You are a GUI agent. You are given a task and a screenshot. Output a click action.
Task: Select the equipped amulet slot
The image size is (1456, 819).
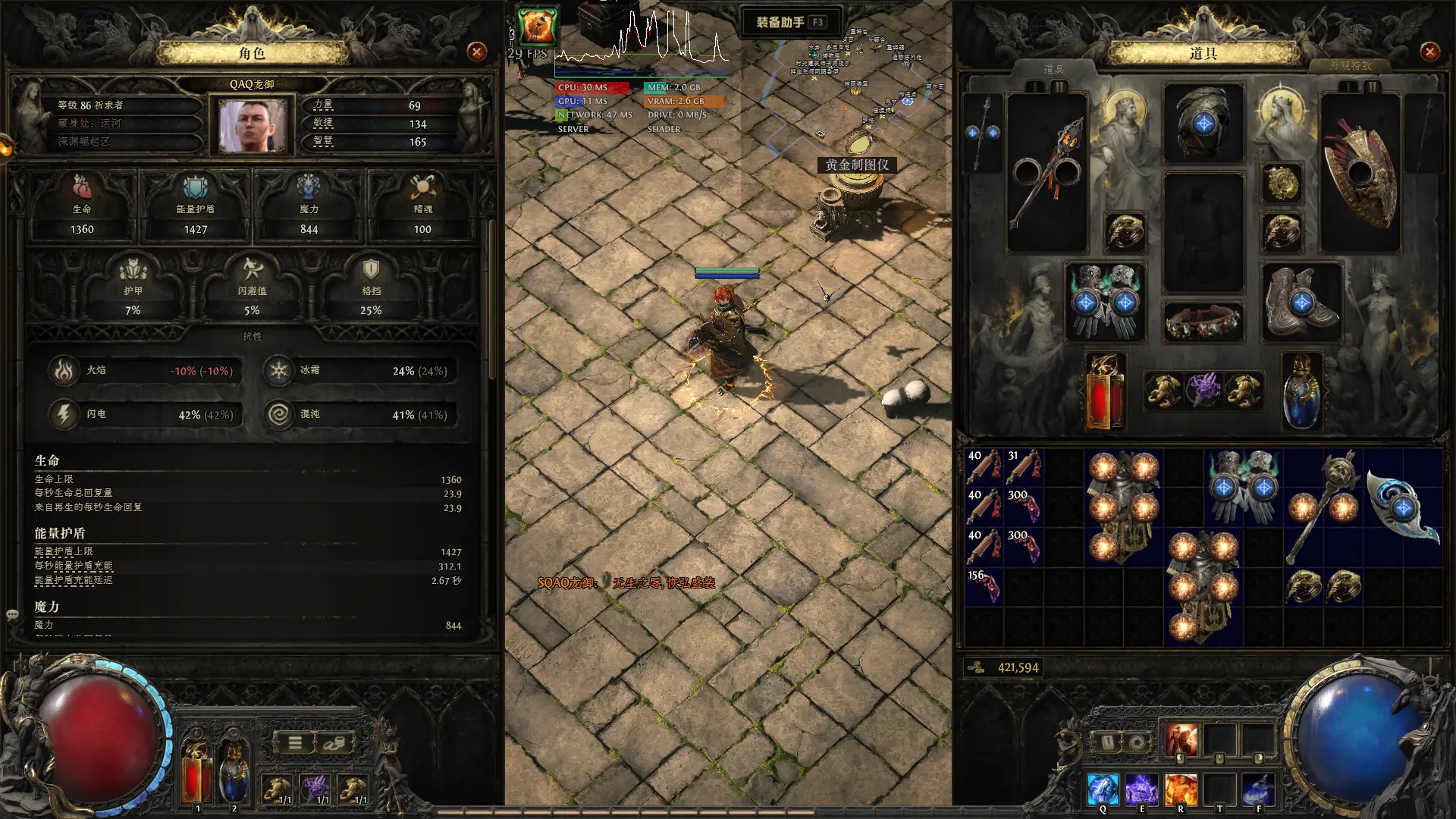(1282, 182)
